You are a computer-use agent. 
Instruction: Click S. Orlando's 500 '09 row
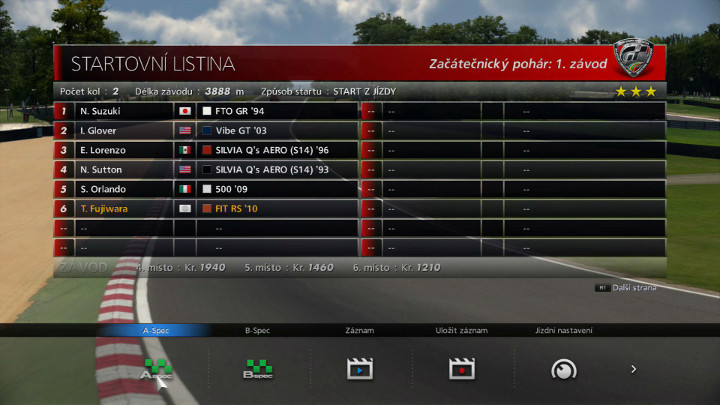click(206, 189)
